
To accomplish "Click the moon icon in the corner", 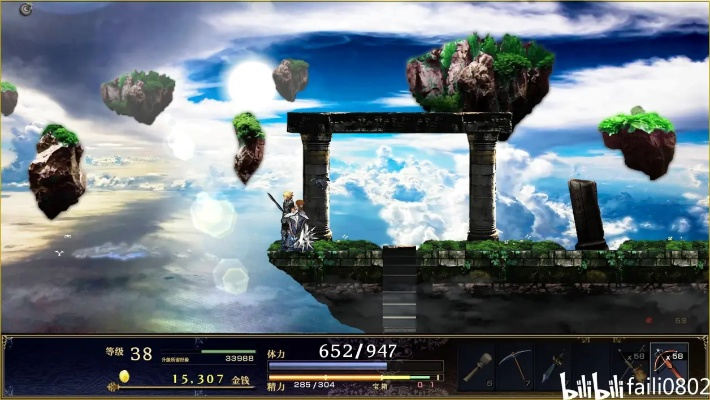I will tap(25, 9).
